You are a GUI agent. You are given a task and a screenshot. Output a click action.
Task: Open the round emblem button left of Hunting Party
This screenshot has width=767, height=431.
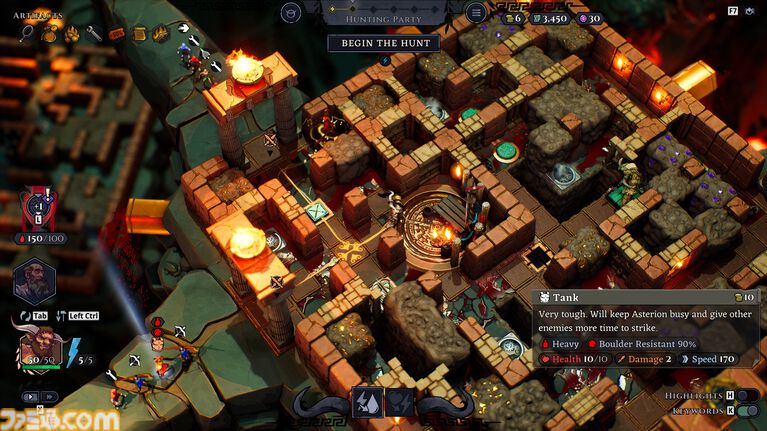click(291, 13)
